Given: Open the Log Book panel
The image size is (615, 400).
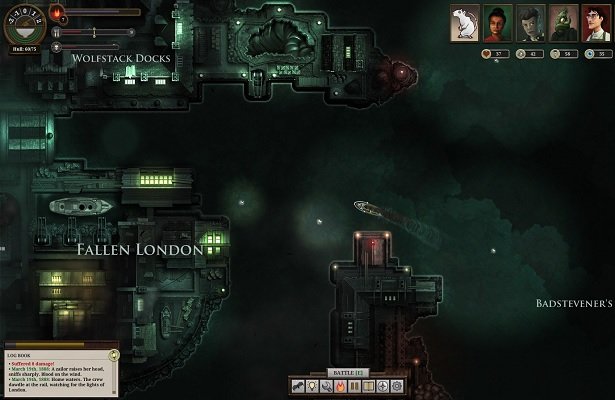Looking at the screenshot, I should (20, 352).
